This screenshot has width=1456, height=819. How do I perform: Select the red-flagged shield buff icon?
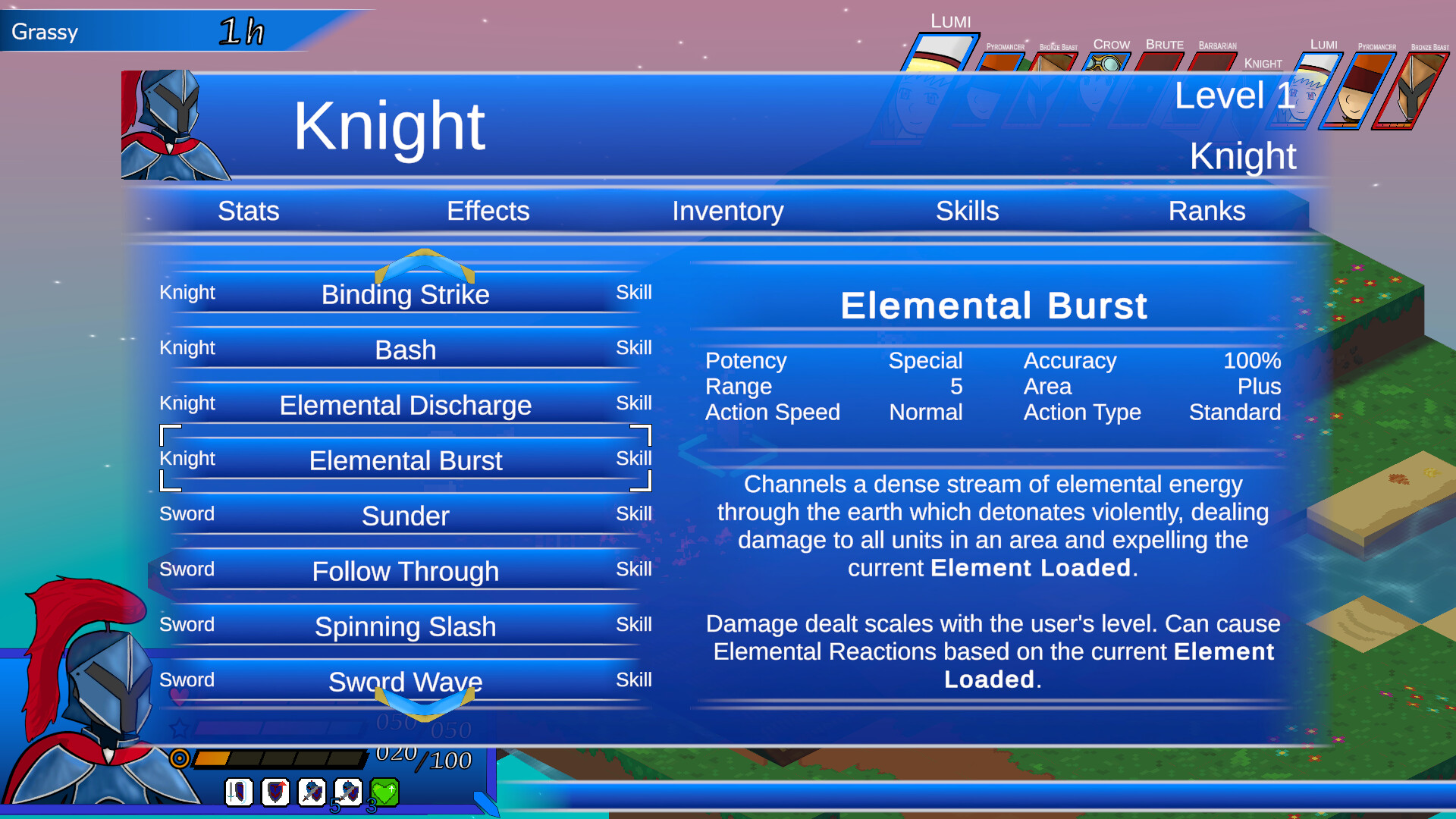pos(275,792)
